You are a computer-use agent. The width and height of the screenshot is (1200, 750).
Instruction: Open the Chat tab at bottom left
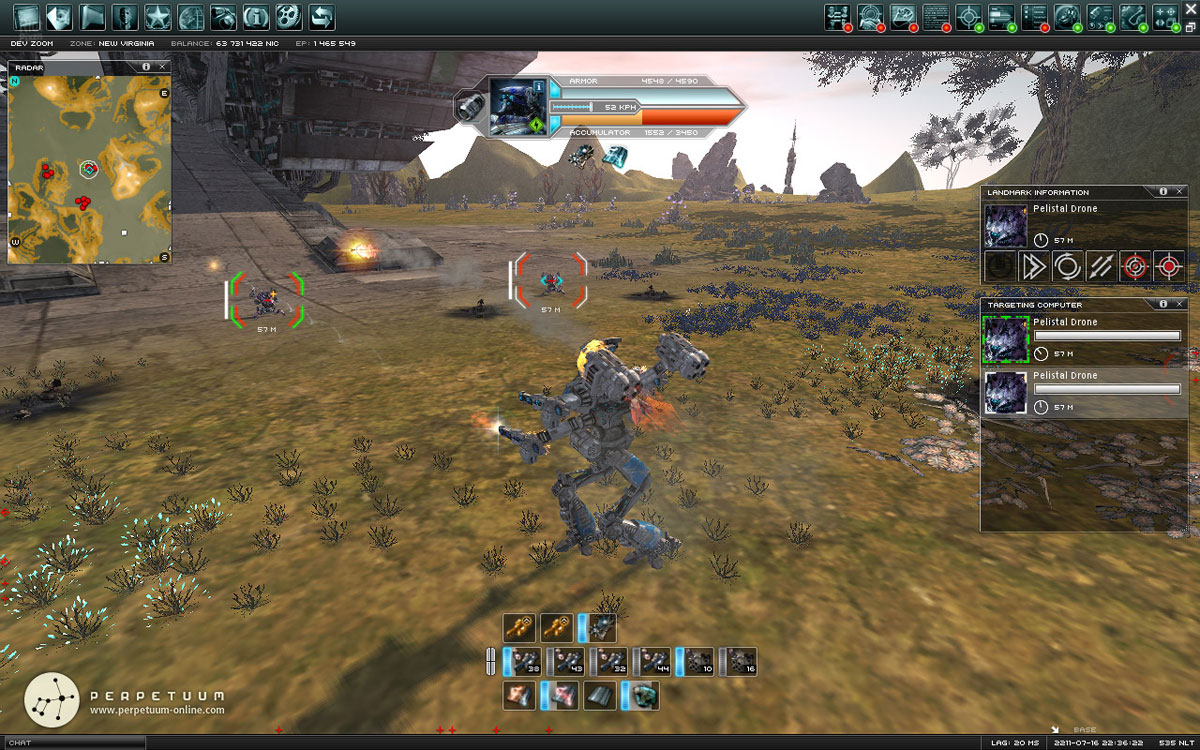(x=20, y=743)
